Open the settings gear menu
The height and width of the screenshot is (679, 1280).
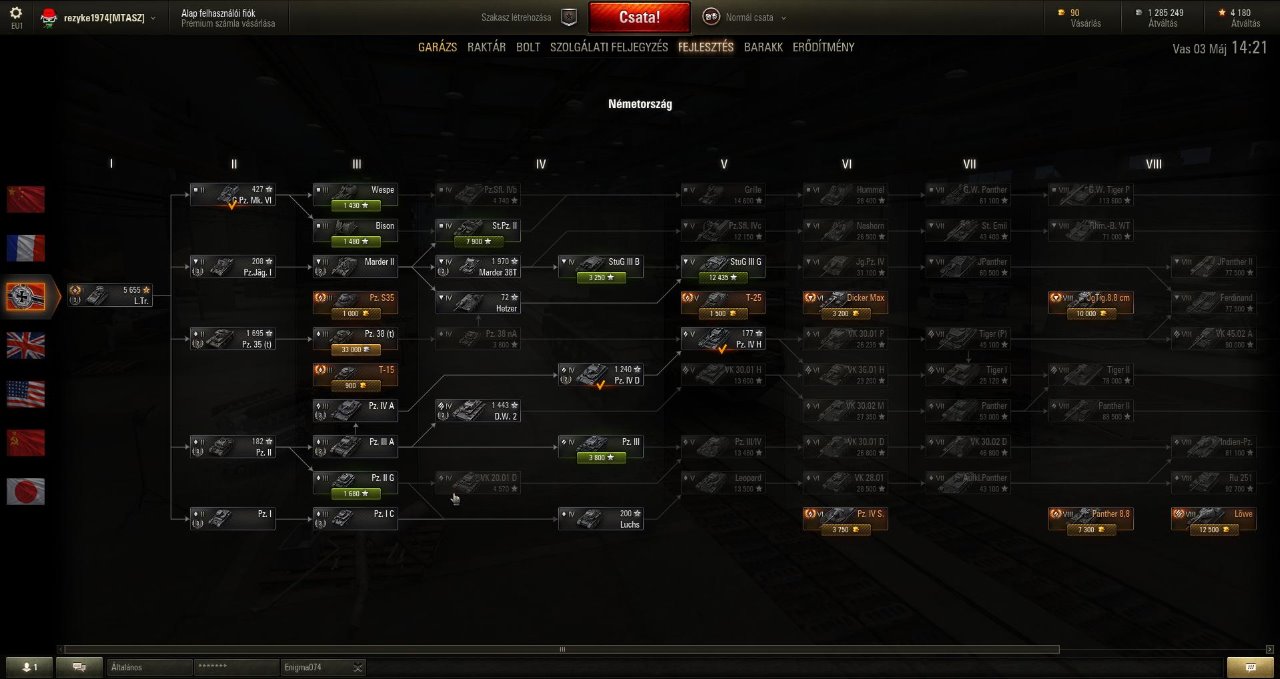point(16,14)
